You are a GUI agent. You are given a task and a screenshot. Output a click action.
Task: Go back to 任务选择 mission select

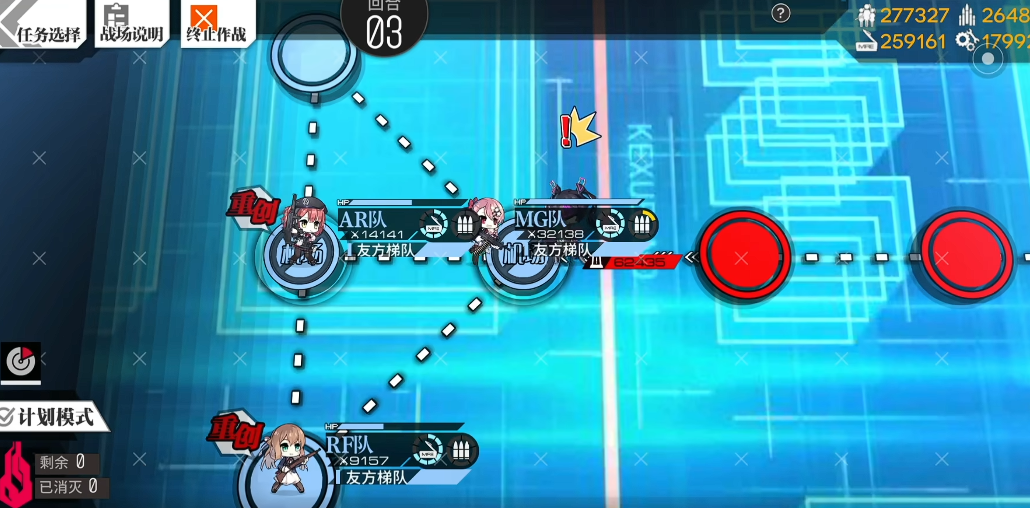[x=44, y=24]
